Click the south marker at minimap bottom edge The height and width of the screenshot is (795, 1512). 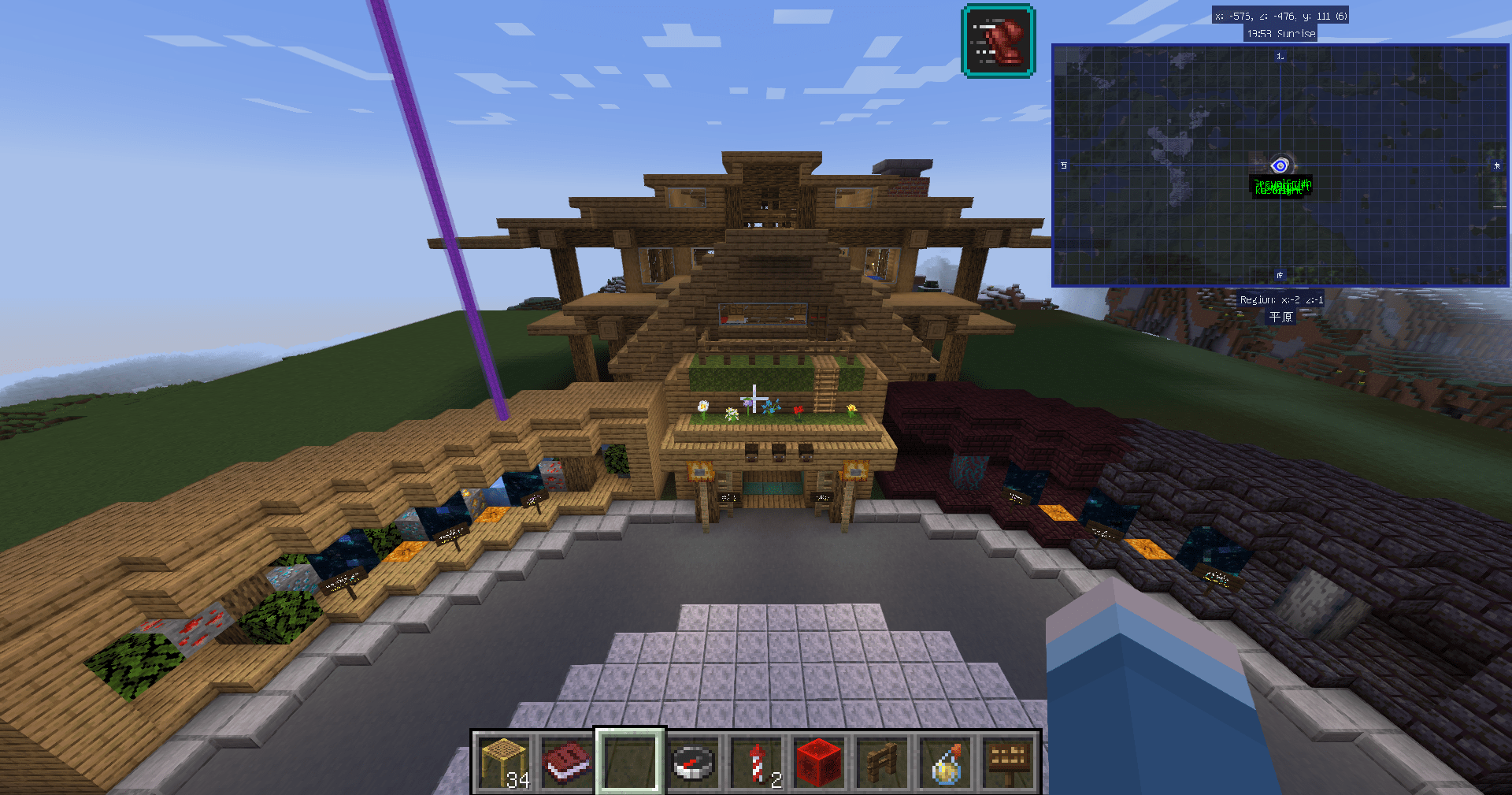coord(1280,273)
